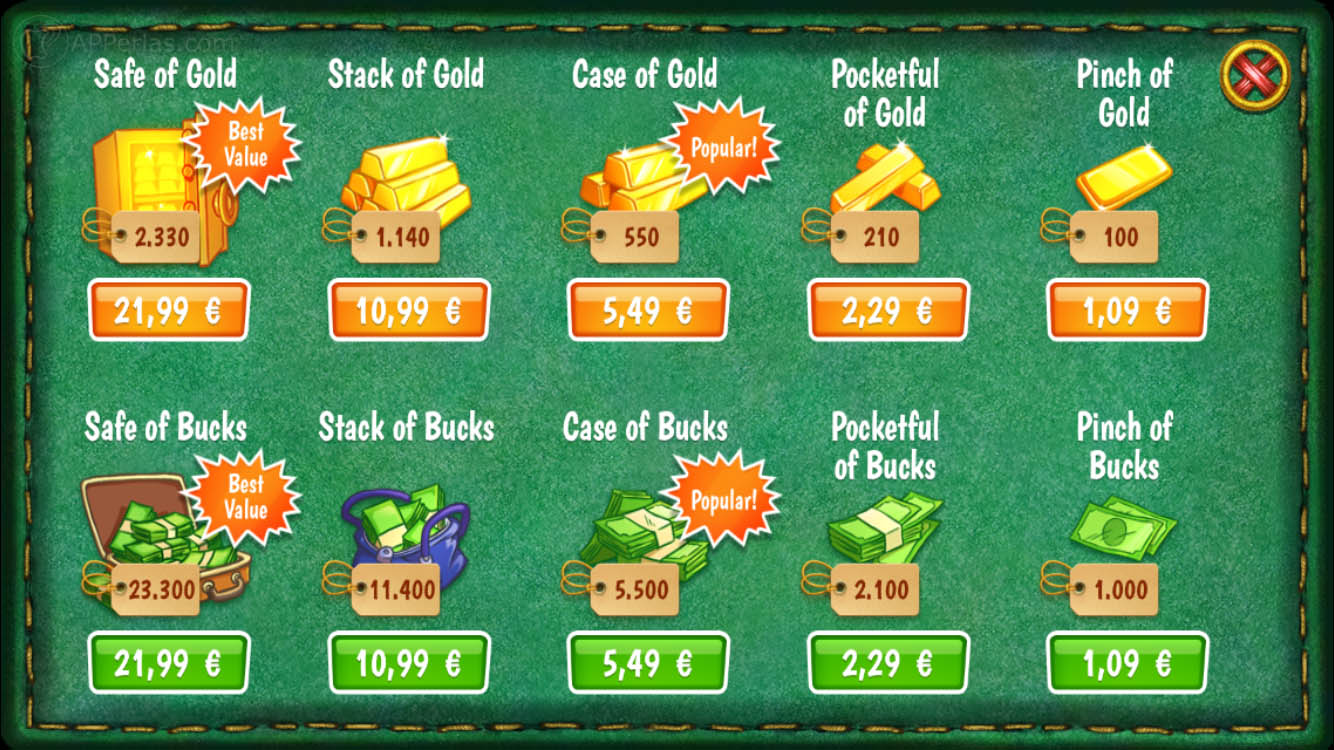Buy Pinch of Gold for 1,09 €
1334x750 pixels.
[x=1127, y=310]
